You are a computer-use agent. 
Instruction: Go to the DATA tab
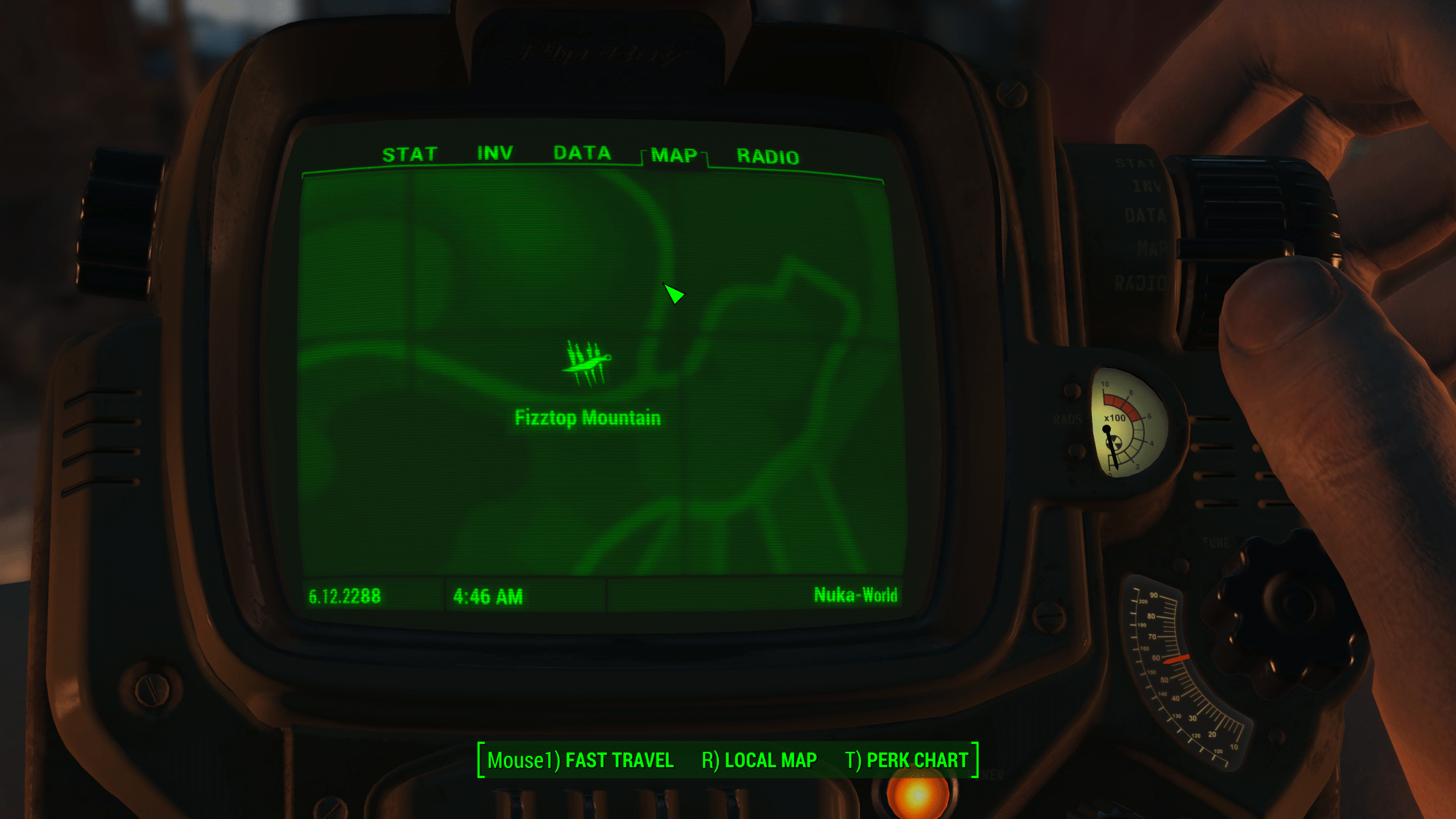tap(582, 154)
